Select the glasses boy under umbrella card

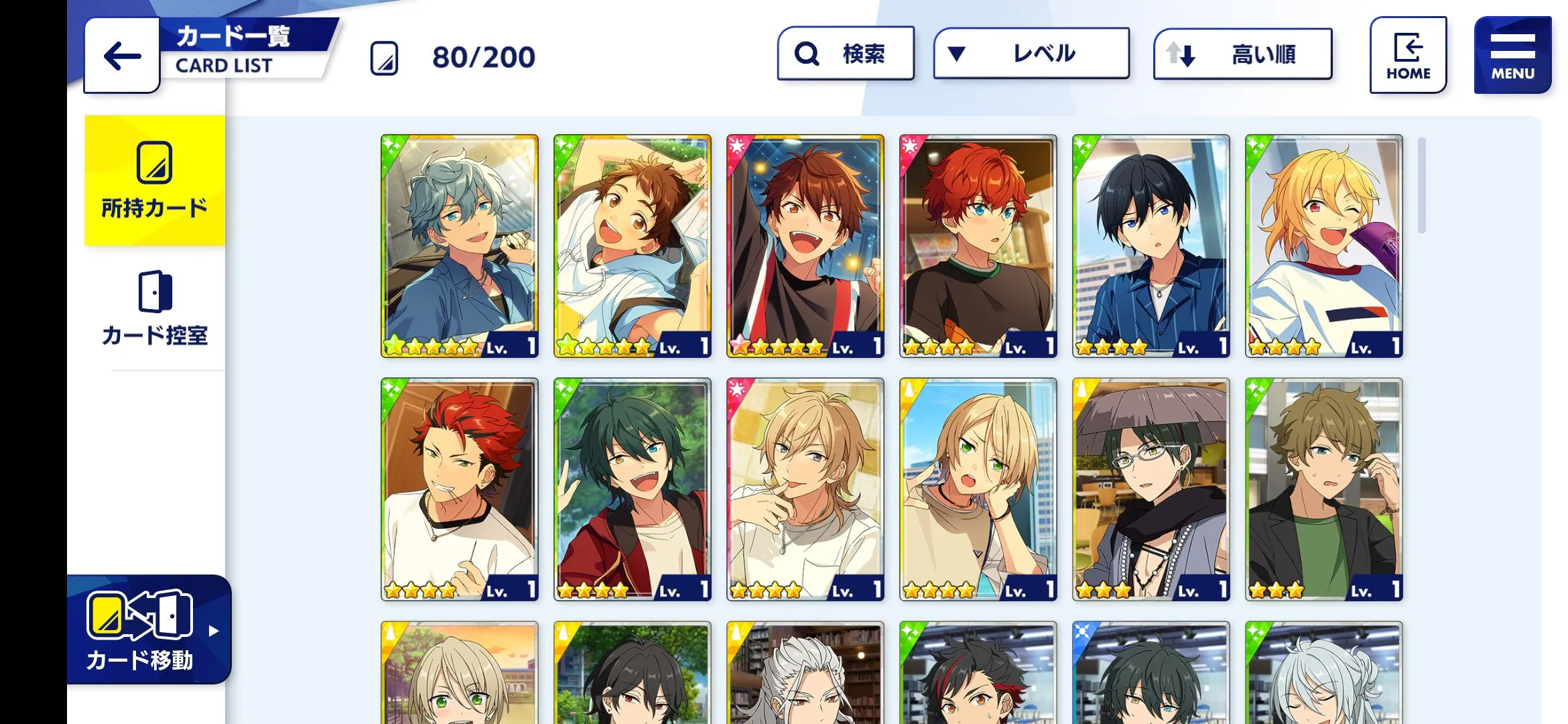1151,489
